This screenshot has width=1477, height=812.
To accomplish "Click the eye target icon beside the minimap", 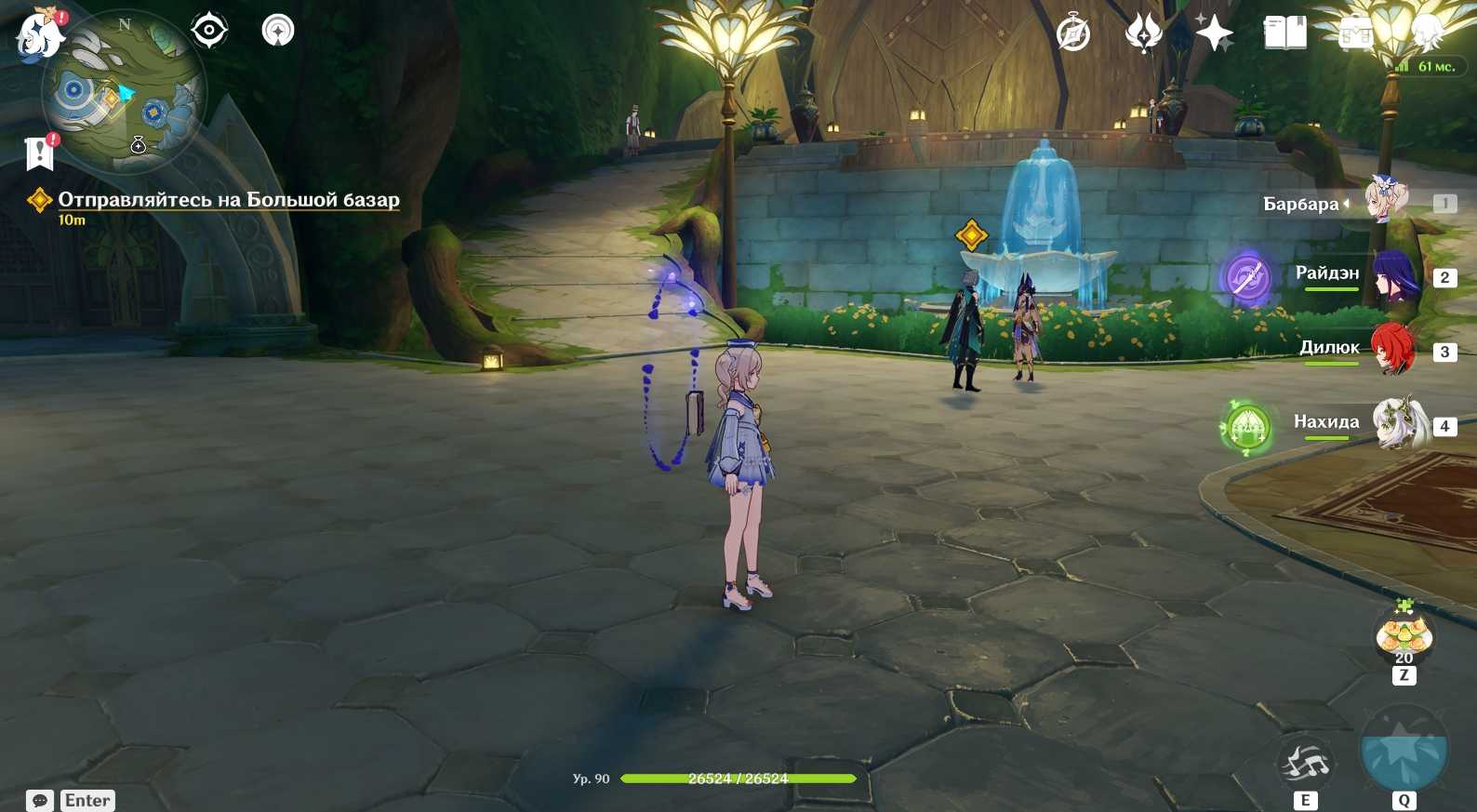I will tap(209, 31).
